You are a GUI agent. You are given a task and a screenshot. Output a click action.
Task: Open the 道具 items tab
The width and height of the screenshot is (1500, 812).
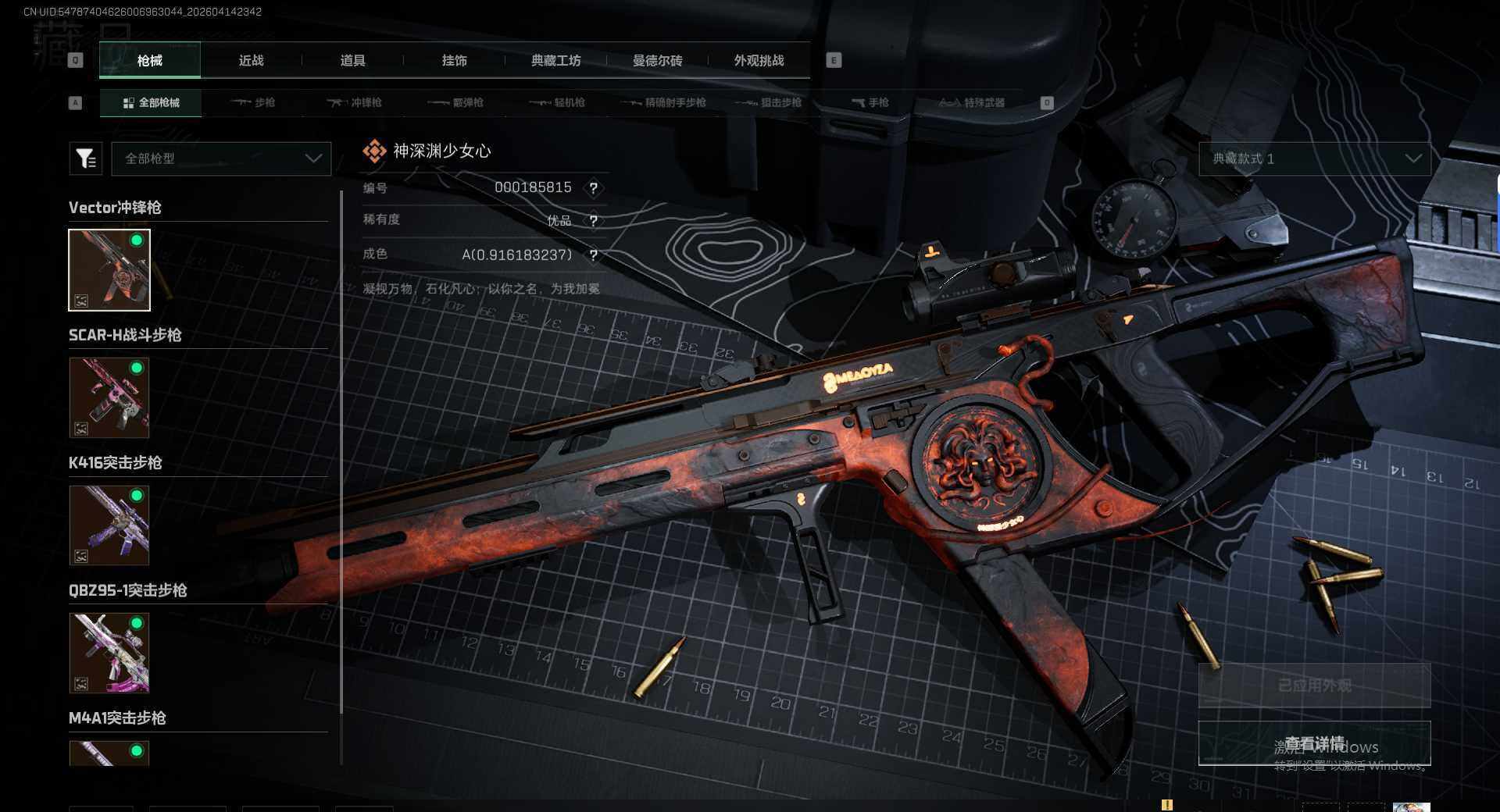(x=352, y=60)
